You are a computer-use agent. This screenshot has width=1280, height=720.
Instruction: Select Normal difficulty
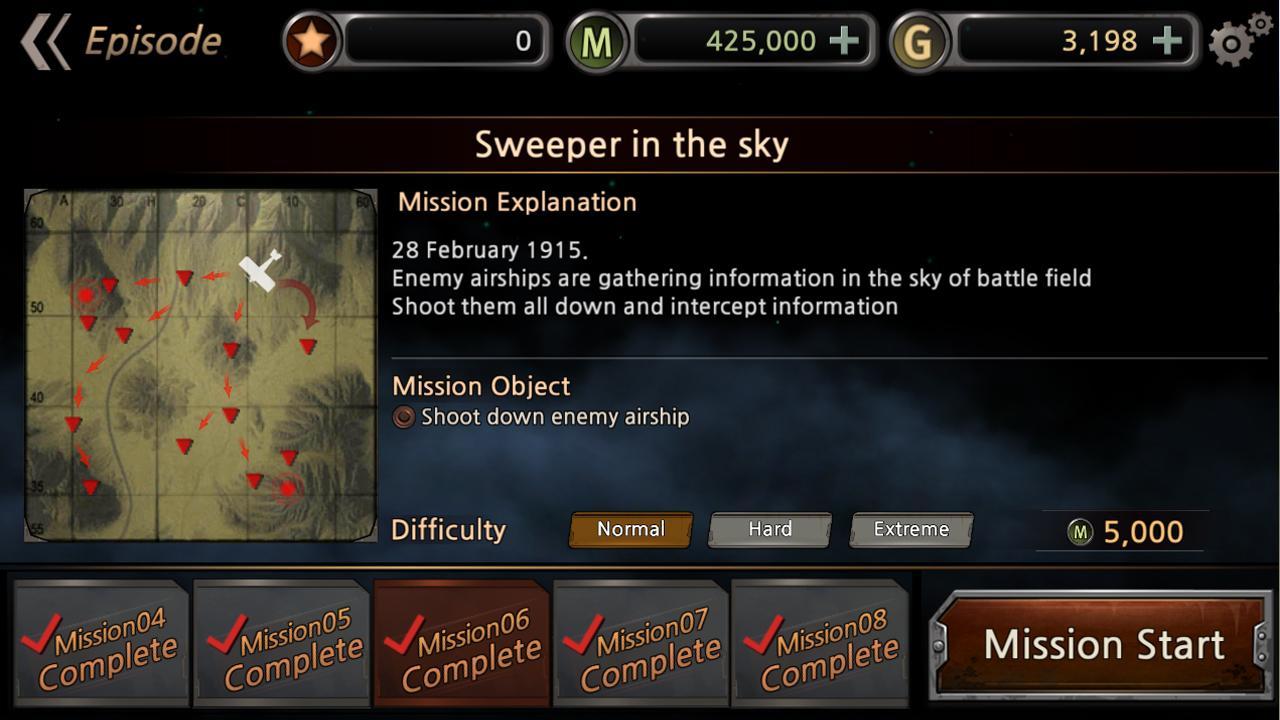click(x=629, y=529)
